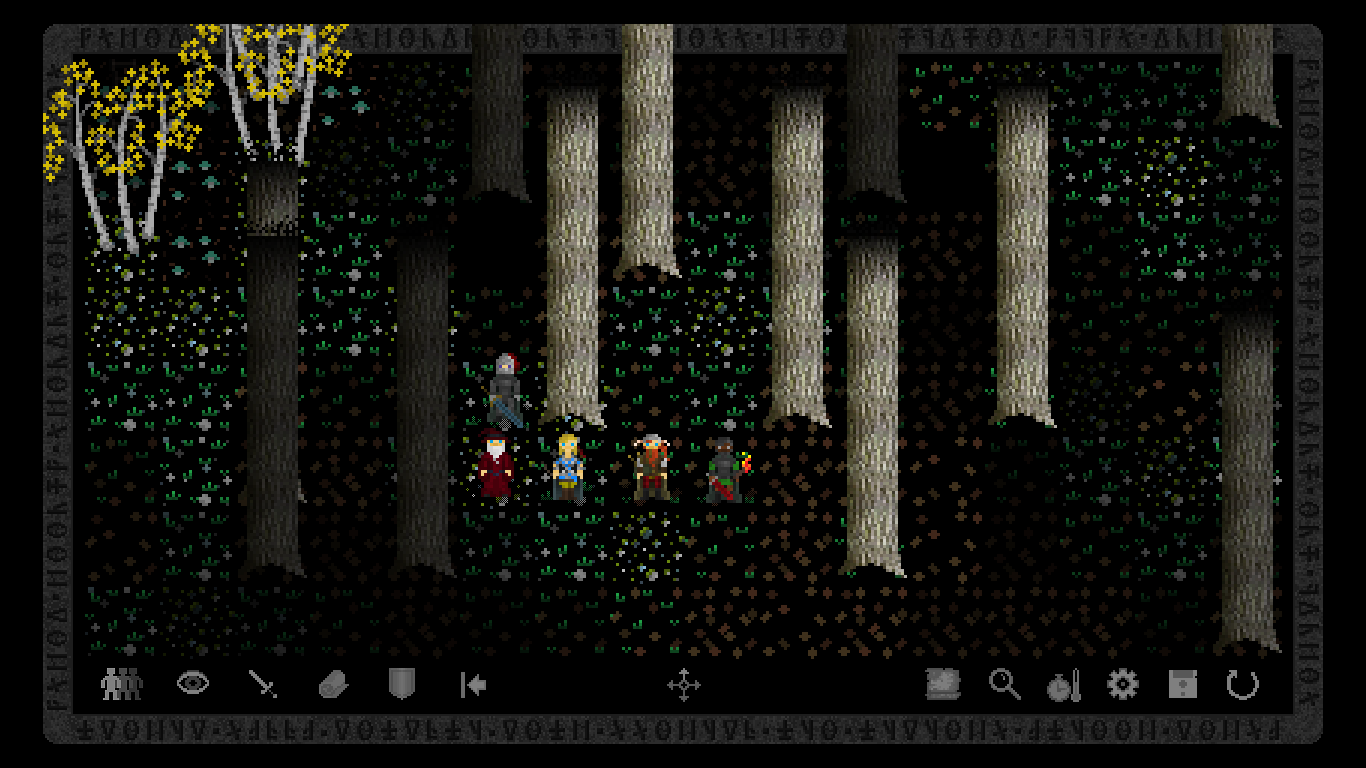Image resolution: width=1366 pixels, height=768 pixels.
Task: Open the settings gear
Action: point(1122,683)
